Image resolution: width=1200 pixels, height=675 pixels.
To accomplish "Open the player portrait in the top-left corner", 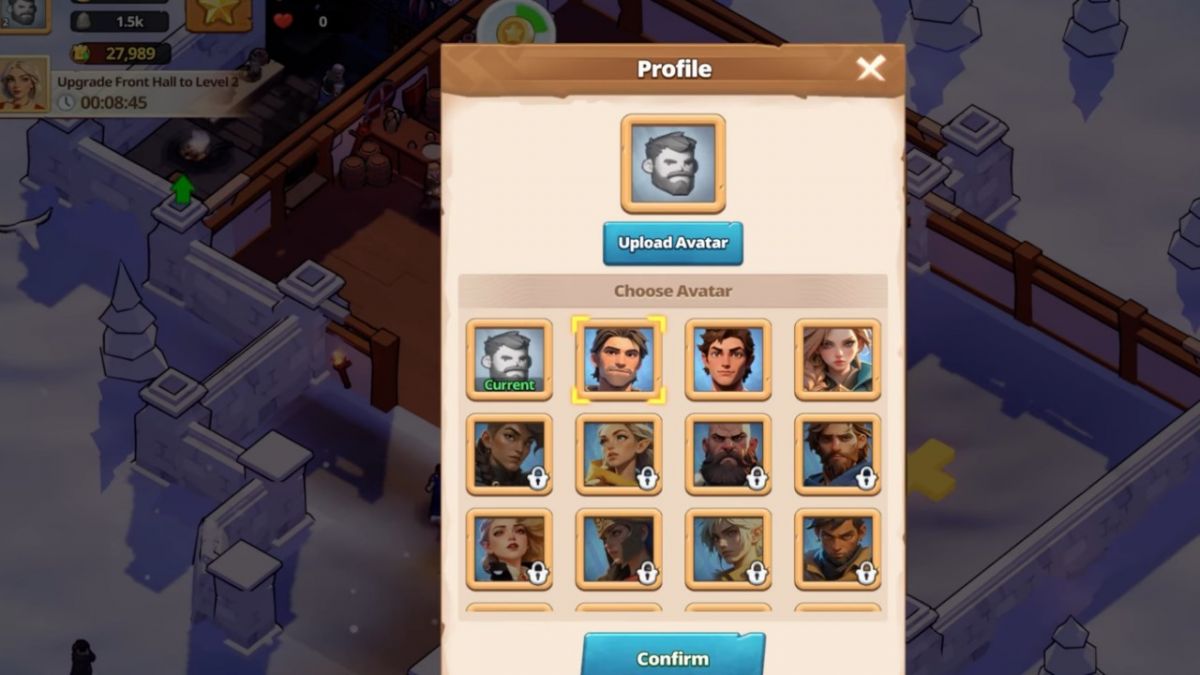I will coord(22,13).
